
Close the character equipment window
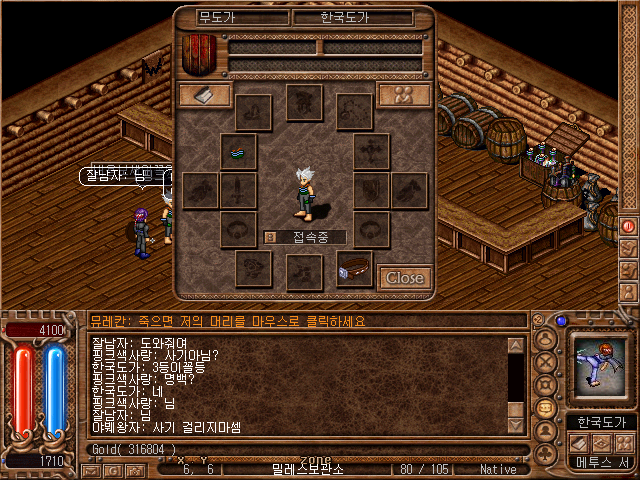[405, 277]
